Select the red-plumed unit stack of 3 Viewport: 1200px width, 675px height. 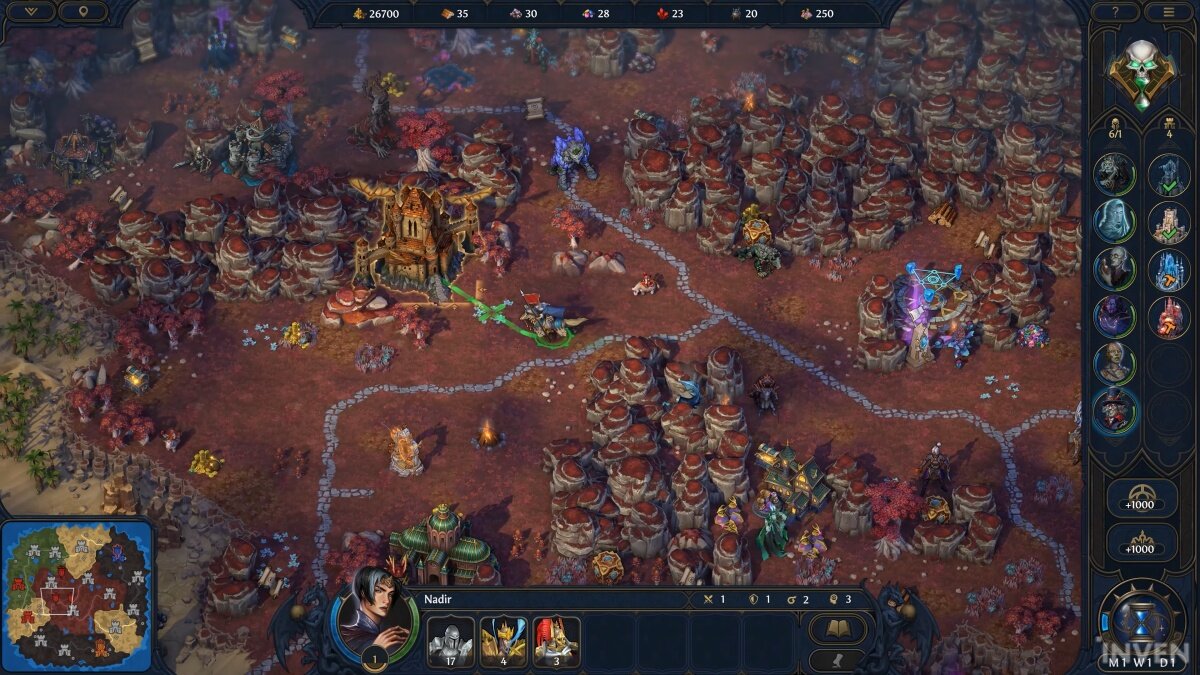click(556, 641)
